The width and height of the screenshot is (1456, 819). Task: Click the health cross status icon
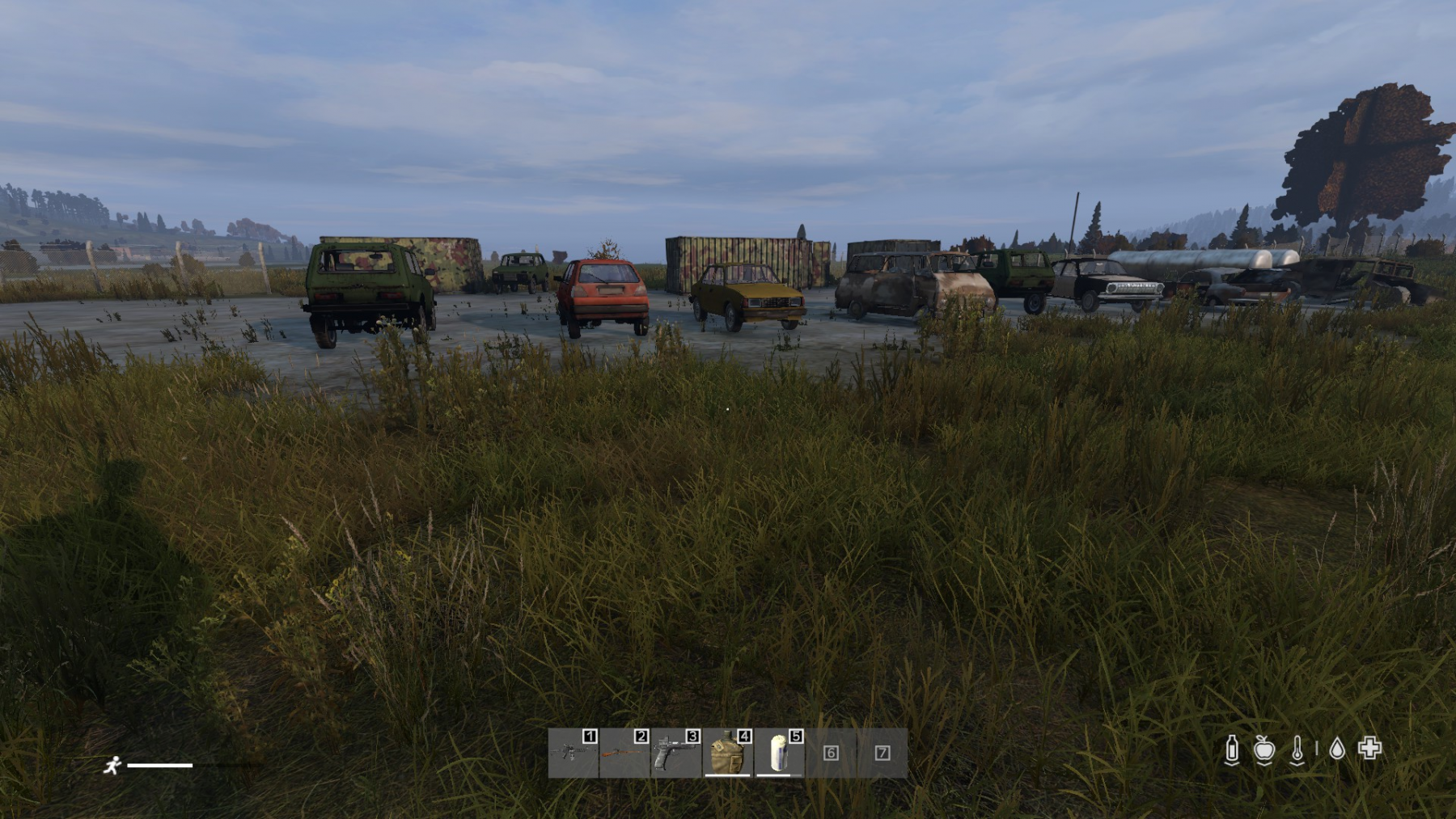[1369, 749]
